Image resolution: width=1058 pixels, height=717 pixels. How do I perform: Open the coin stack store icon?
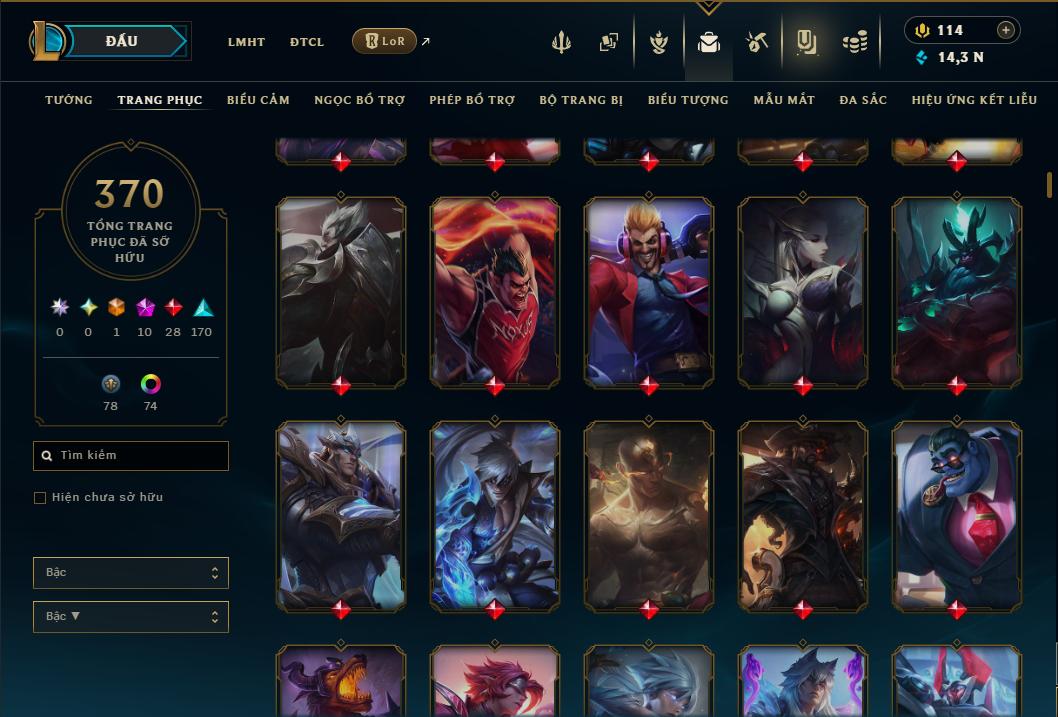coord(854,42)
